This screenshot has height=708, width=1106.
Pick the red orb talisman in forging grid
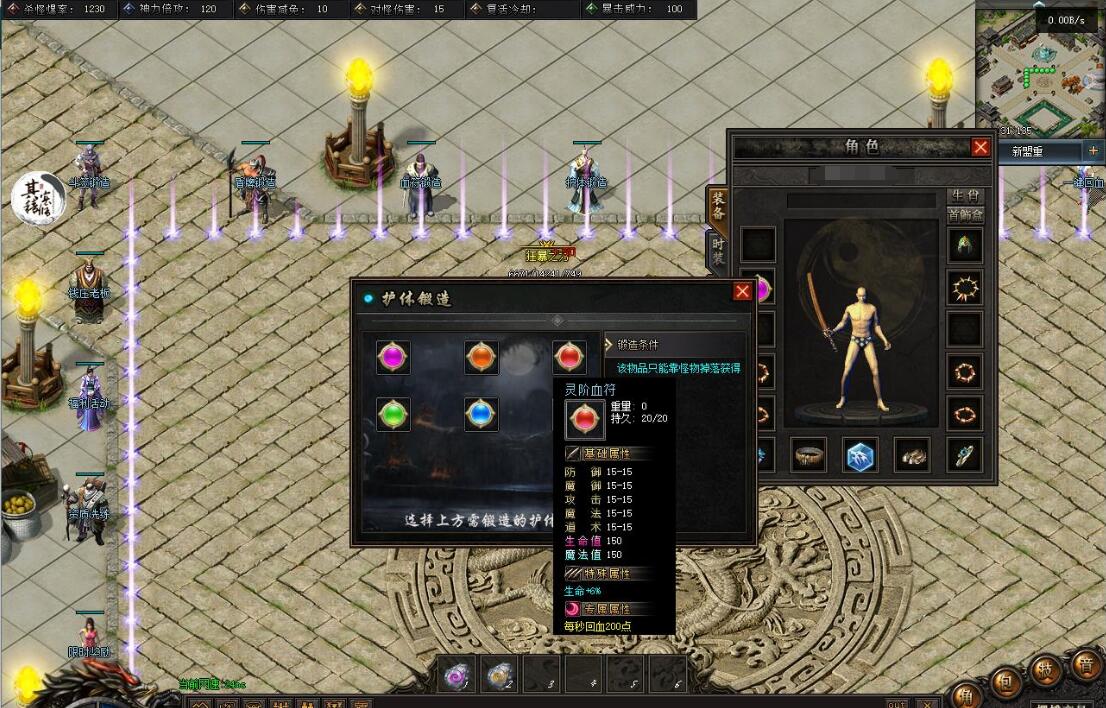569,357
